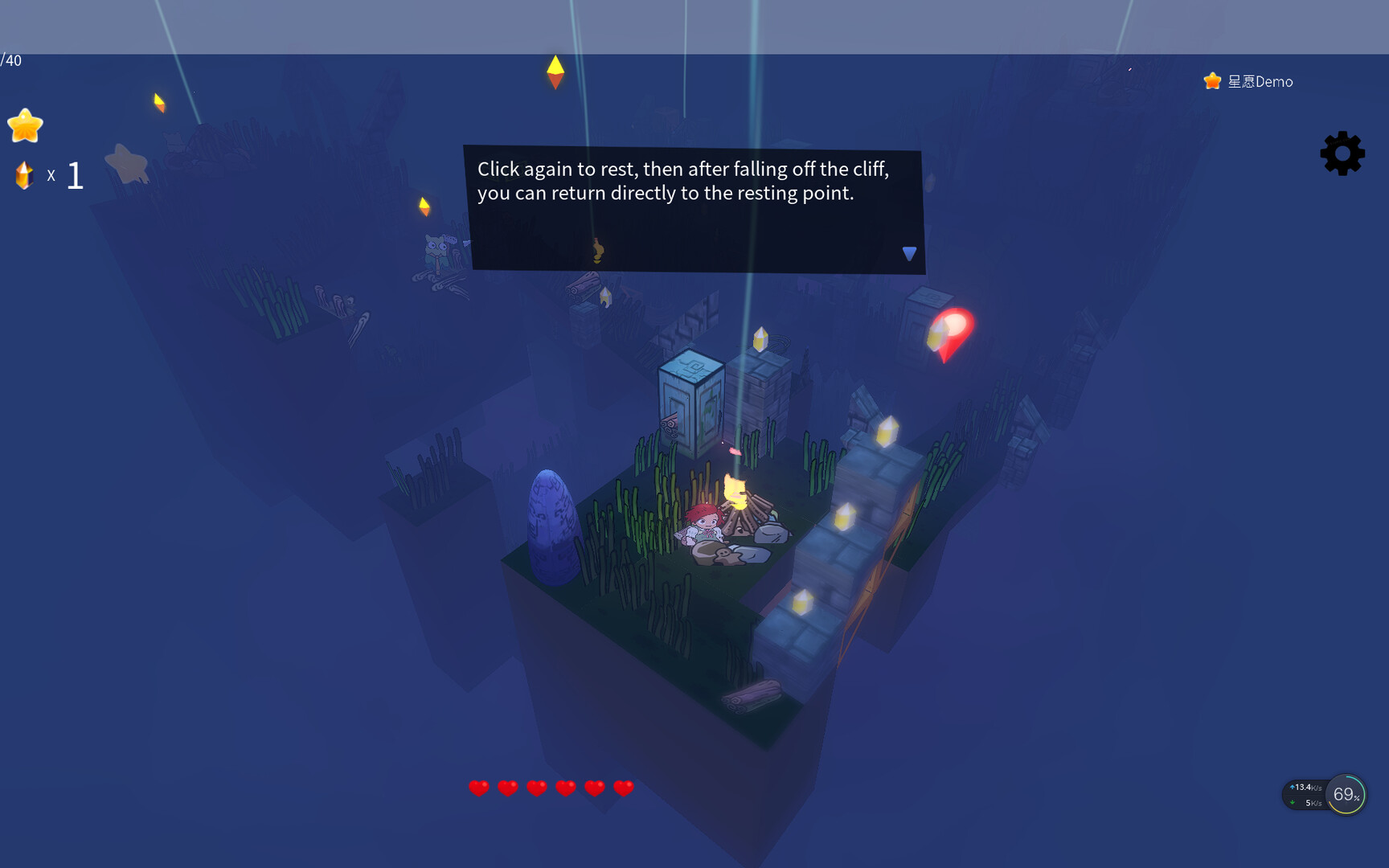Click the 69% download progress circle
Viewport: 1389px width, 868px height.
tap(1343, 794)
